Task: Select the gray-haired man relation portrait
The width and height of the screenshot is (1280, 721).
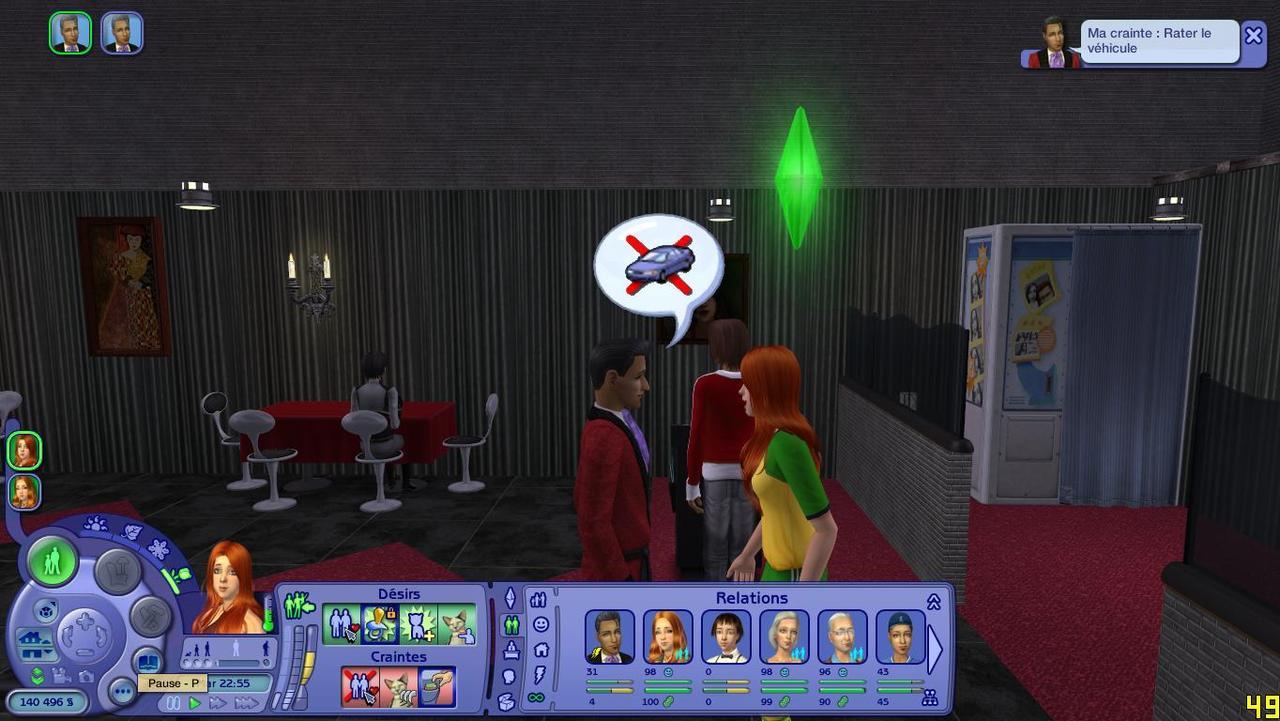Action: [x=842, y=636]
